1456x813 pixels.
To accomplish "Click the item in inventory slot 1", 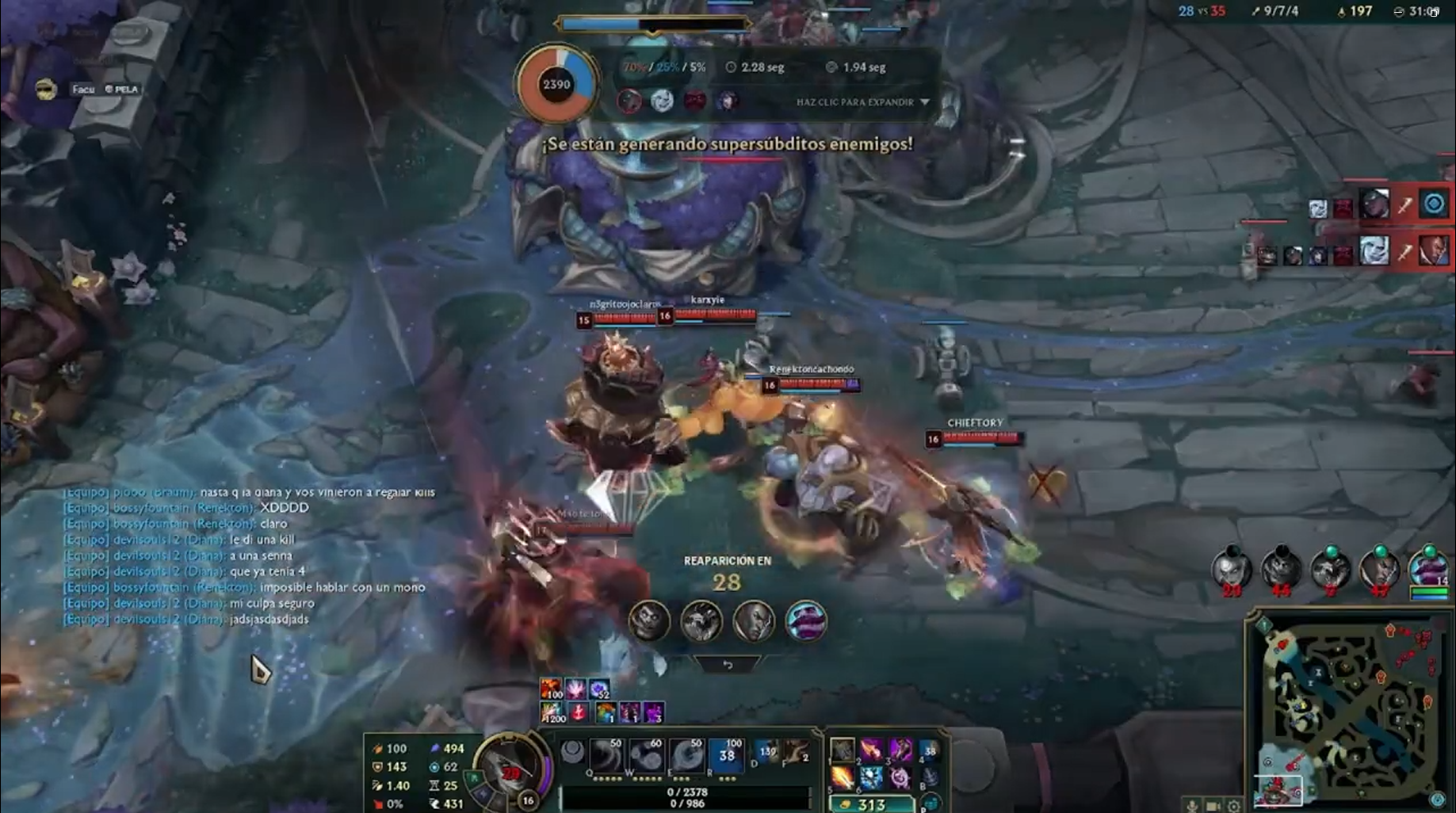I will coord(842,749).
